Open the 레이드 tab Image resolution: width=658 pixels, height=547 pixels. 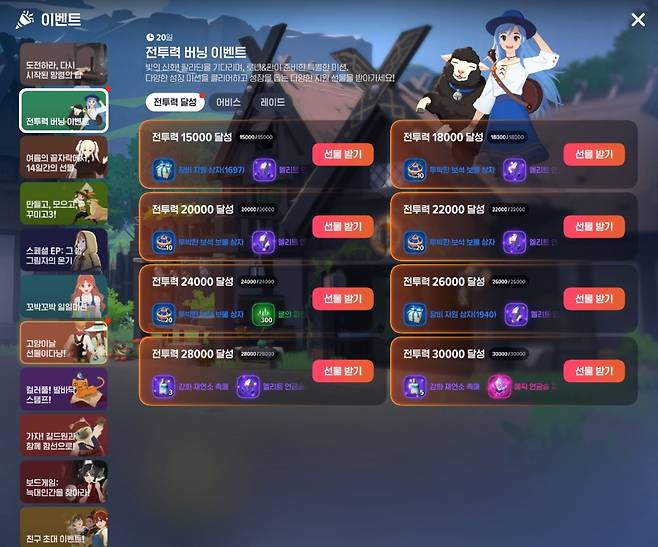272,102
